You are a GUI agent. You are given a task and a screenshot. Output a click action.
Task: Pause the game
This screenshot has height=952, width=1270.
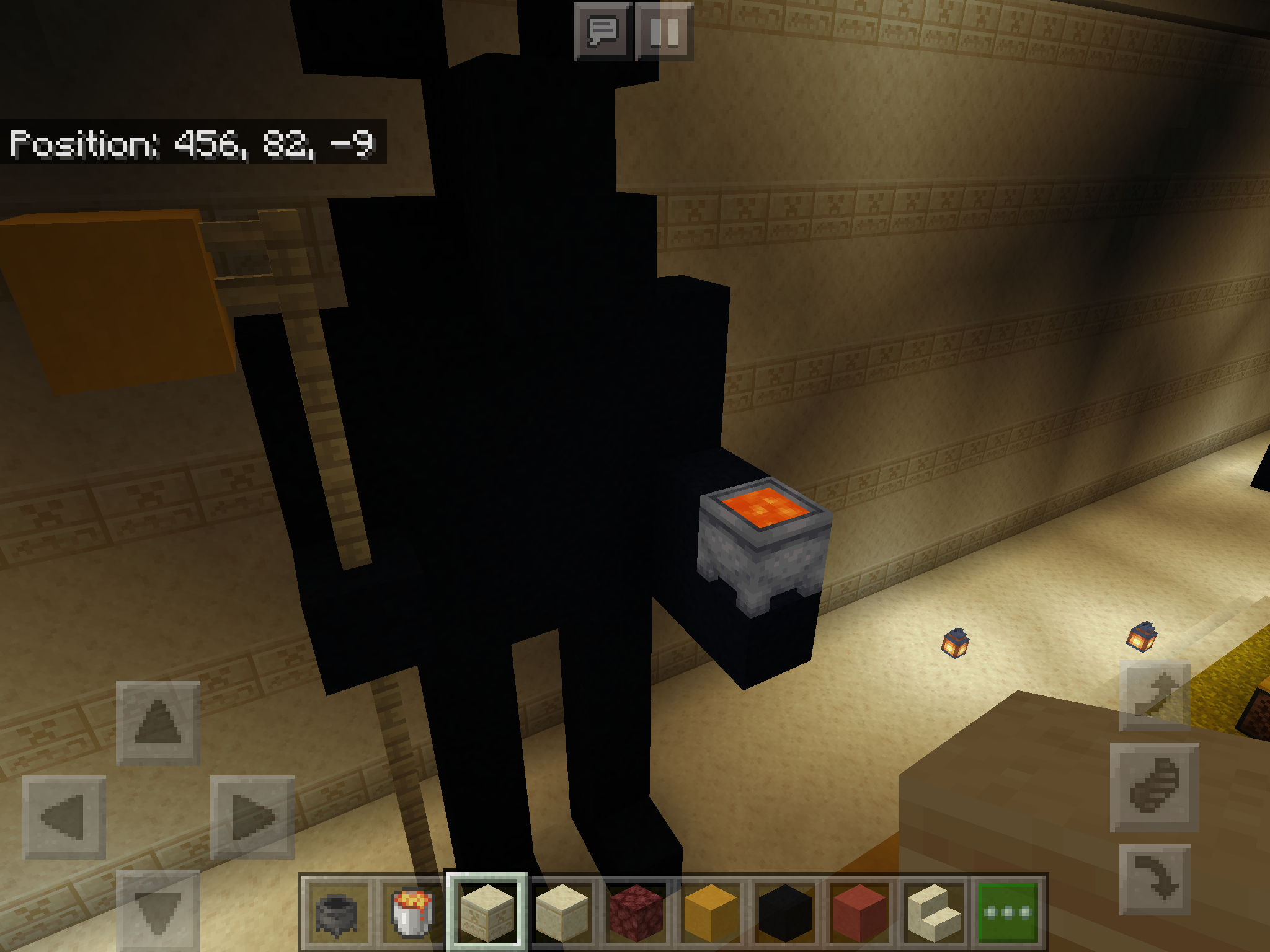click(x=664, y=32)
